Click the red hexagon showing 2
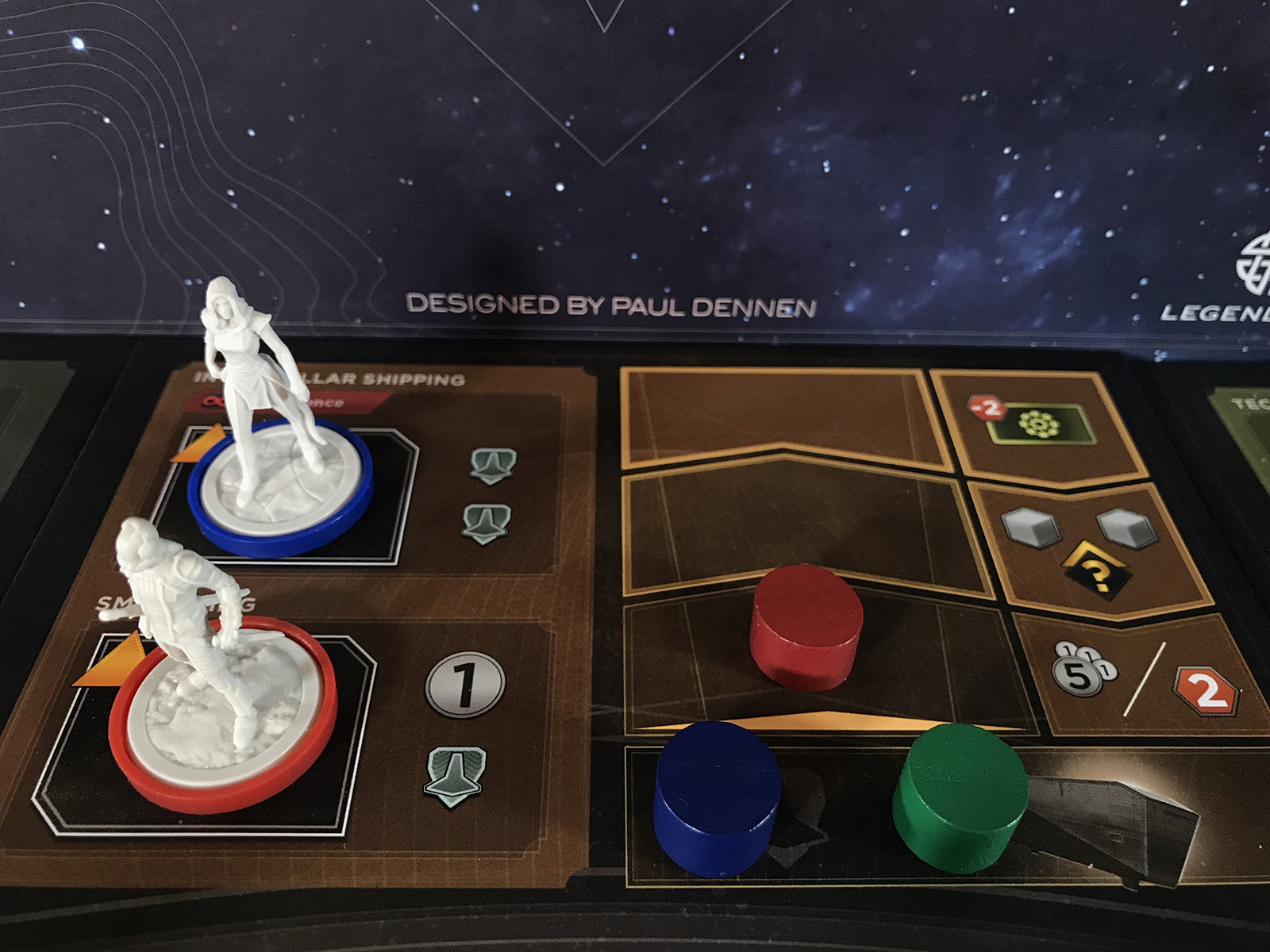 coord(1206,690)
